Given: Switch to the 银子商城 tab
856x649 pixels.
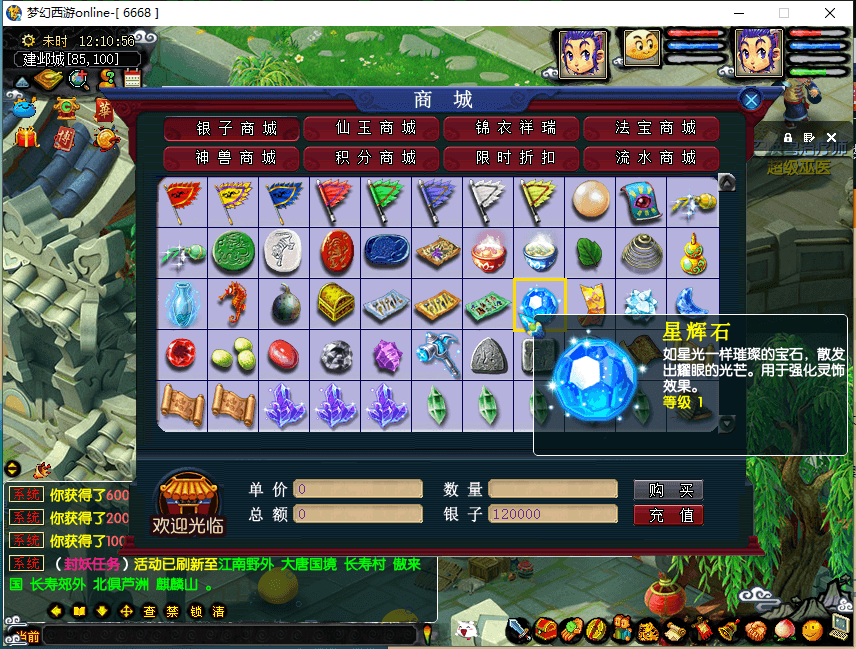Looking at the screenshot, I should point(233,128).
